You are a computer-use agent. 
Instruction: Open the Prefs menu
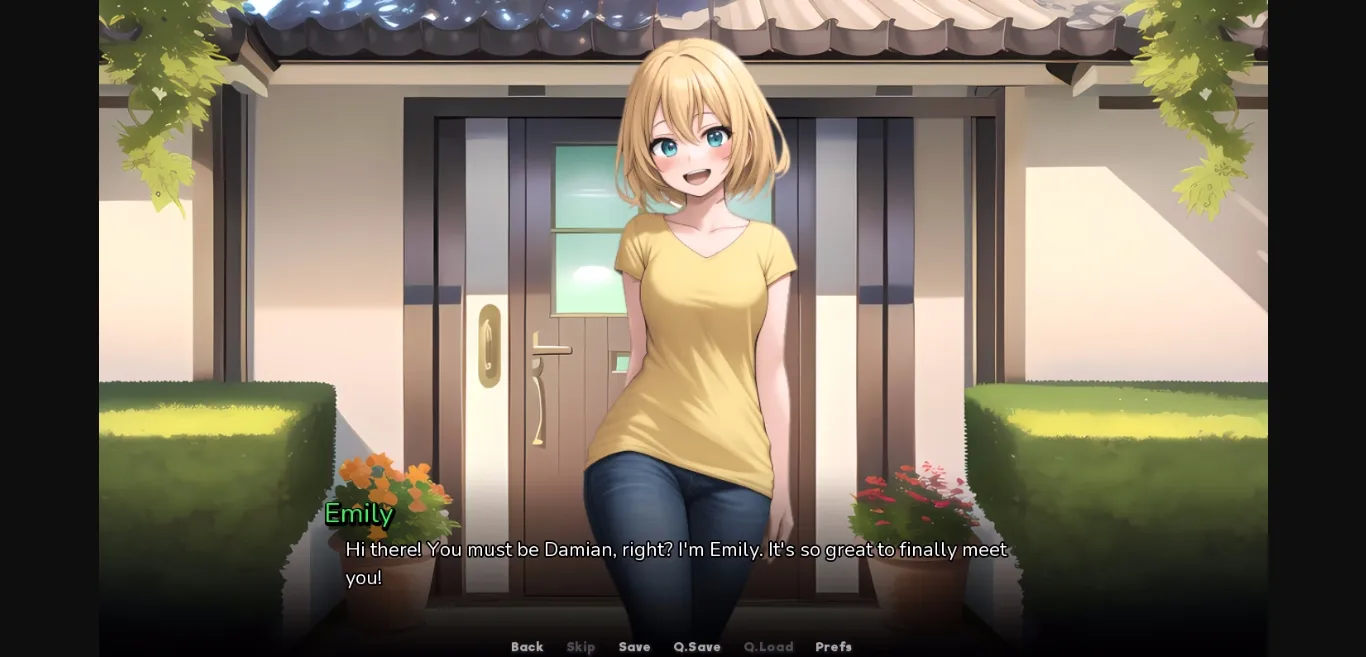(x=833, y=647)
